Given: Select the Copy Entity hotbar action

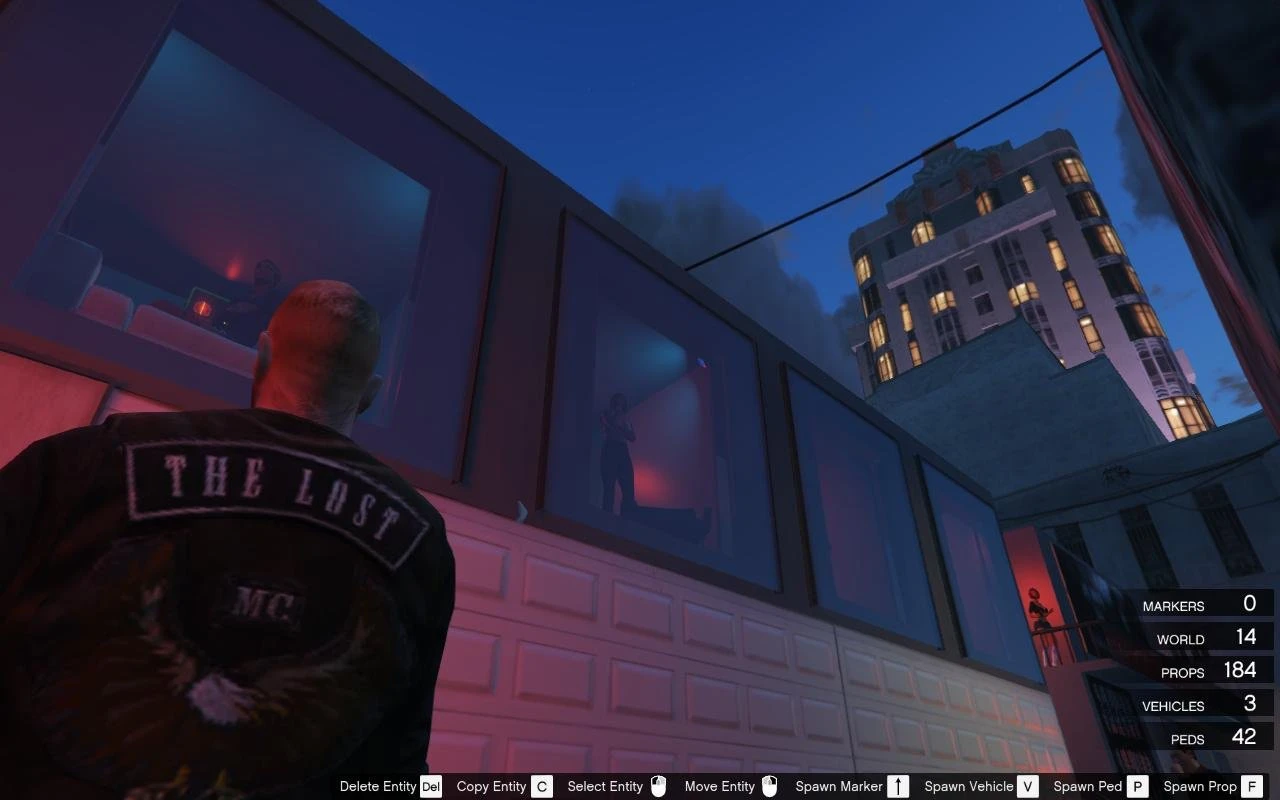Looking at the screenshot, I should click(x=491, y=786).
